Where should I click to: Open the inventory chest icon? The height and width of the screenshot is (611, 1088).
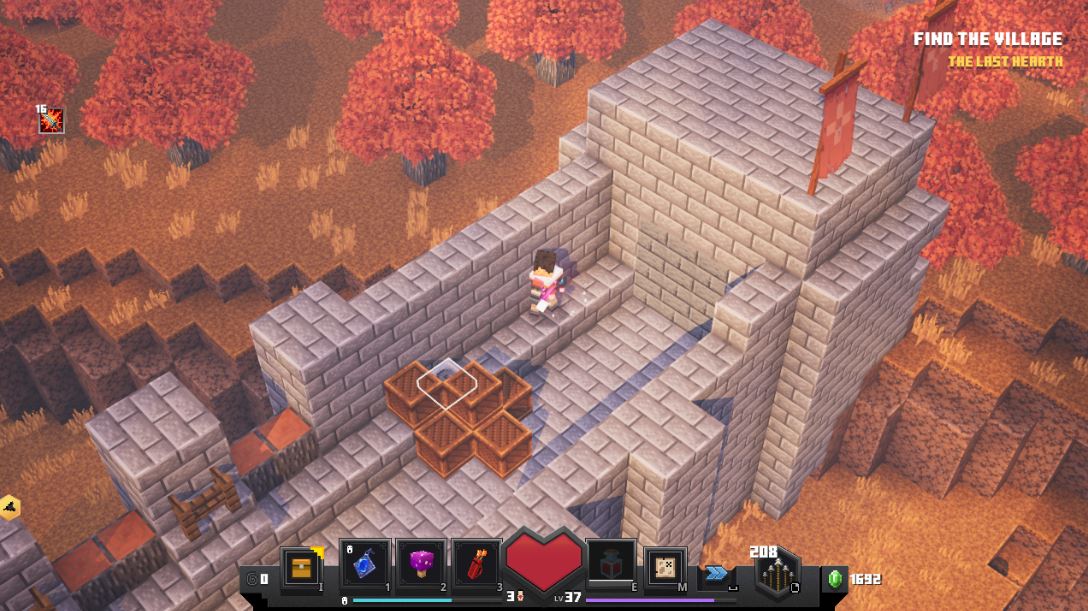(x=300, y=566)
